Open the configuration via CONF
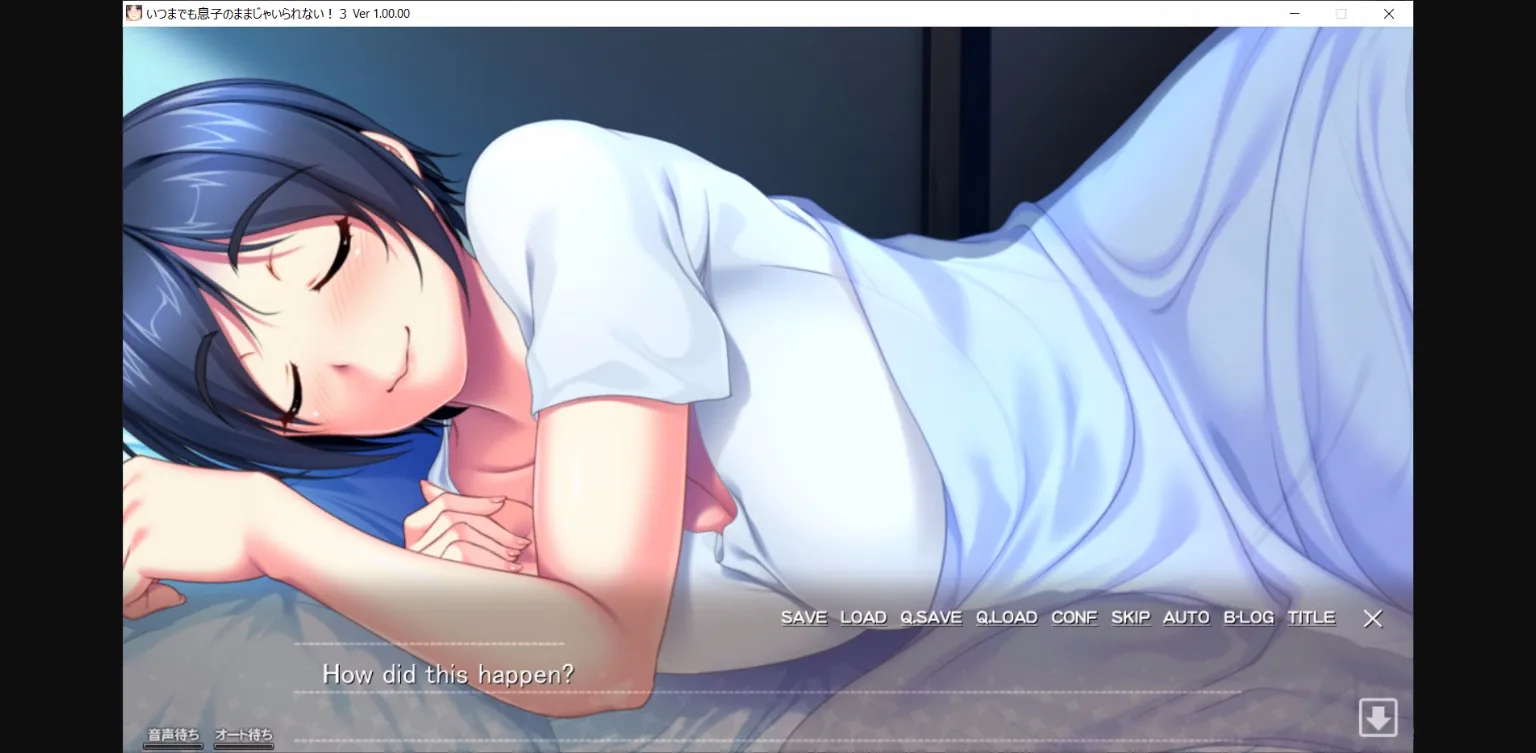Viewport: 1536px width, 753px height. [1073, 617]
